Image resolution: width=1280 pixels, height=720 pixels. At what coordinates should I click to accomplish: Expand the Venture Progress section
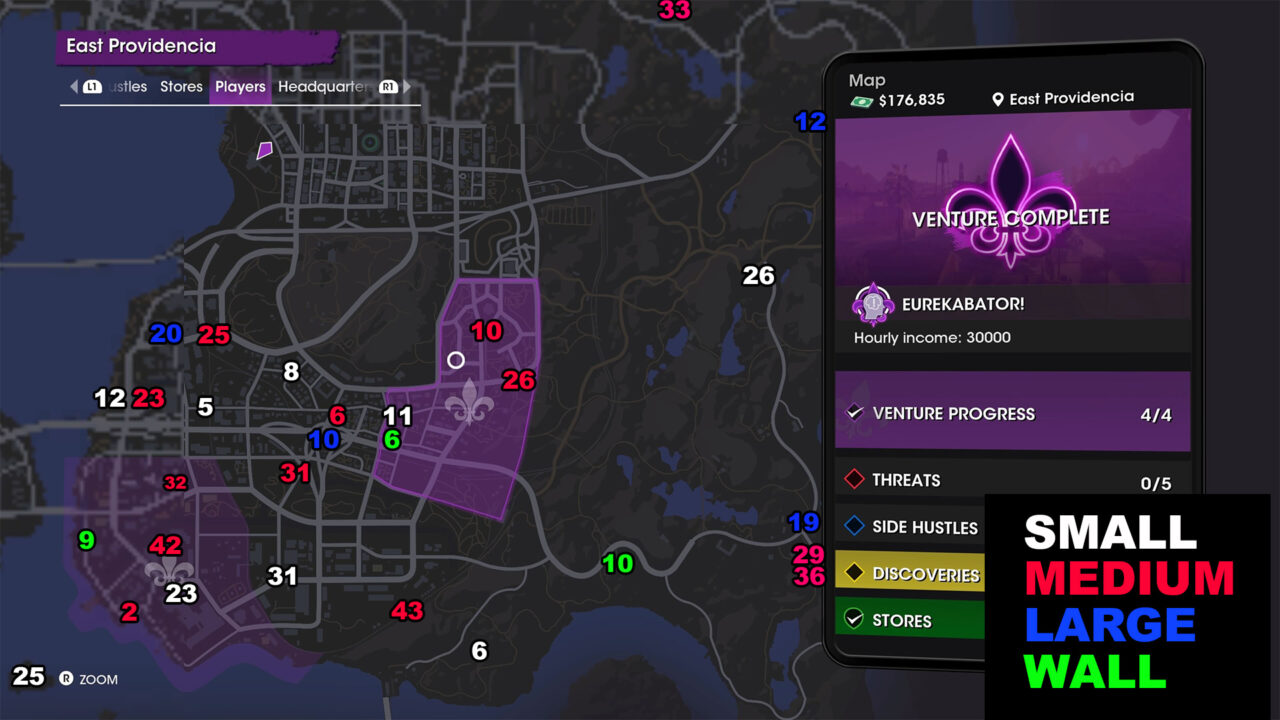point(1010,412)
